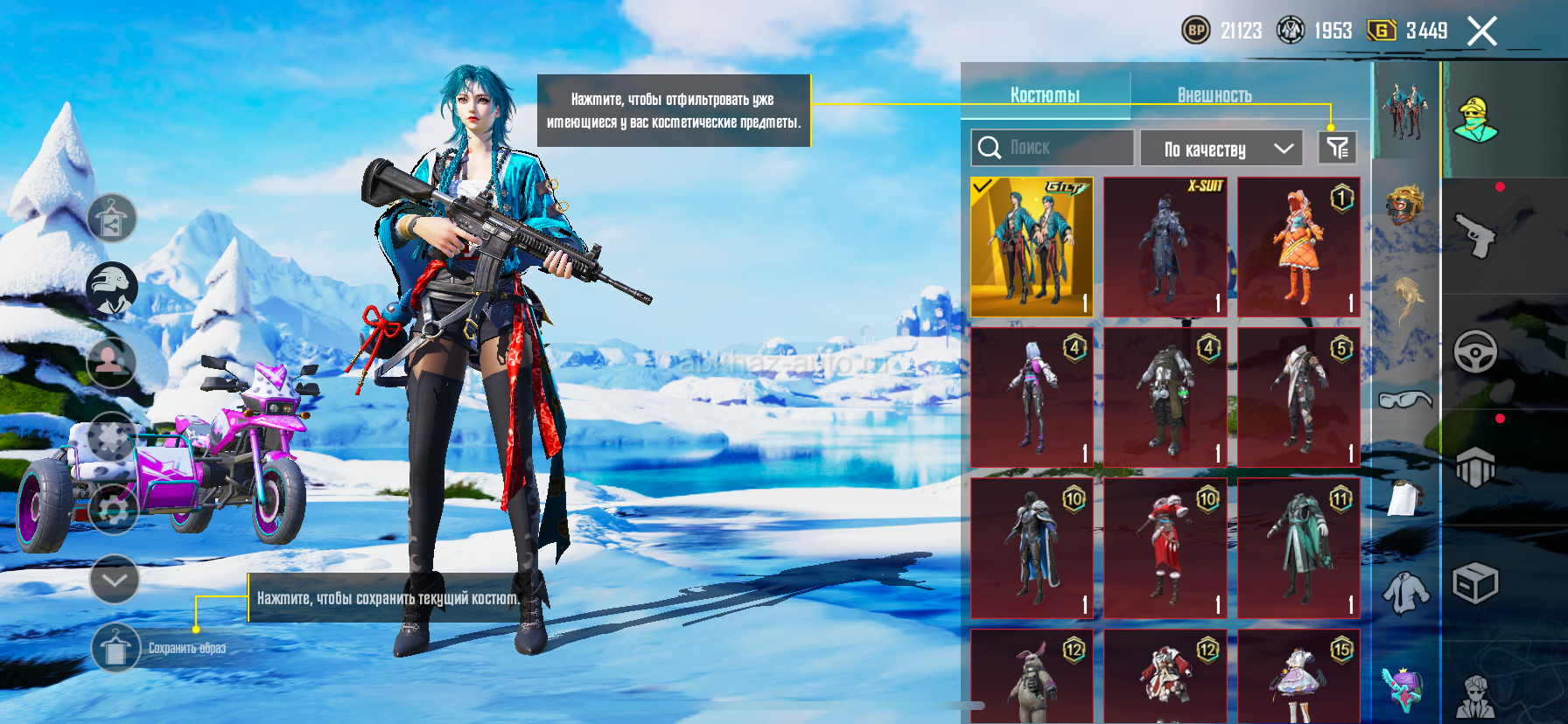Pick the bunny suit costume
Screen dimensions: 1568x724
pyautogui.click(x=1032, y=677)
